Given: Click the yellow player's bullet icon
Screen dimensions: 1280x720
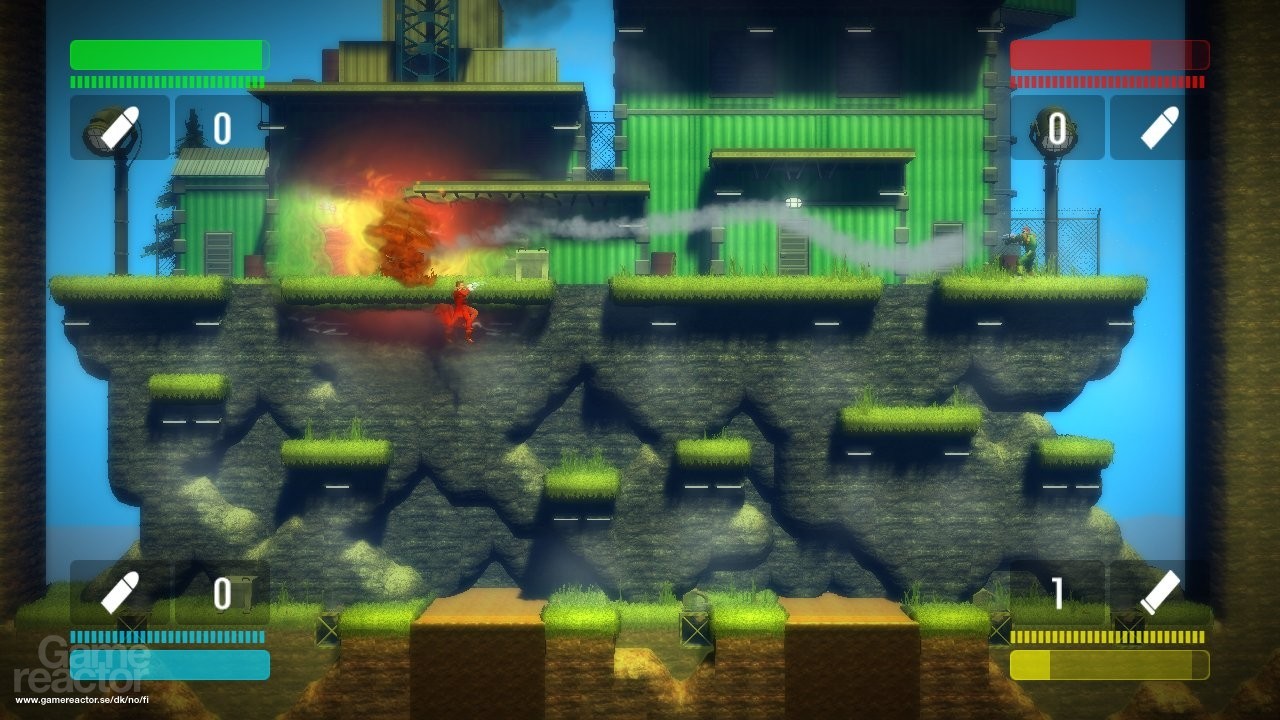Looking at the screenshot, I should pyautogui.click(x=1160, y=590).
